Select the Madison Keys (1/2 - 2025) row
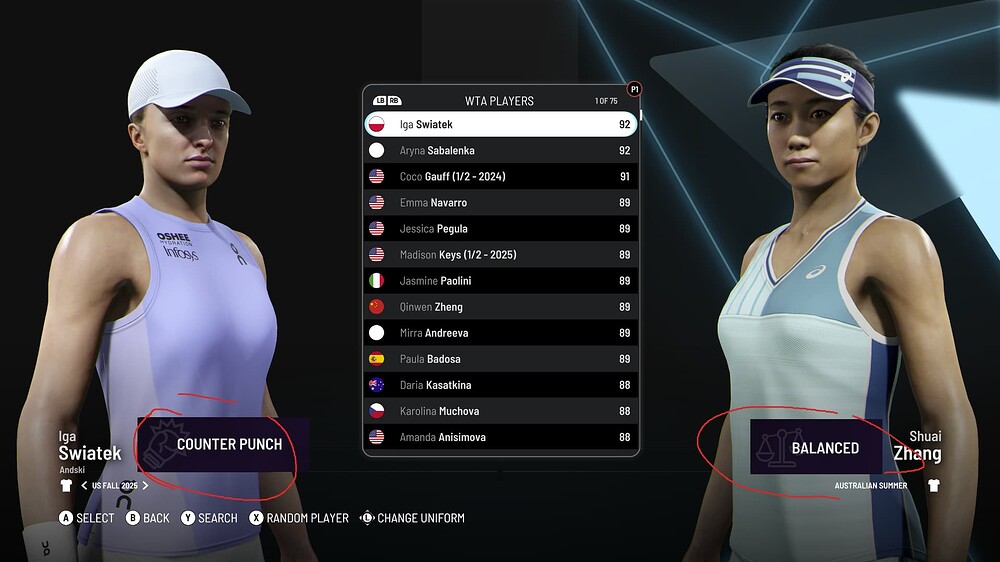This screenshot has width=1000, height=562. (x=500, y=255)
